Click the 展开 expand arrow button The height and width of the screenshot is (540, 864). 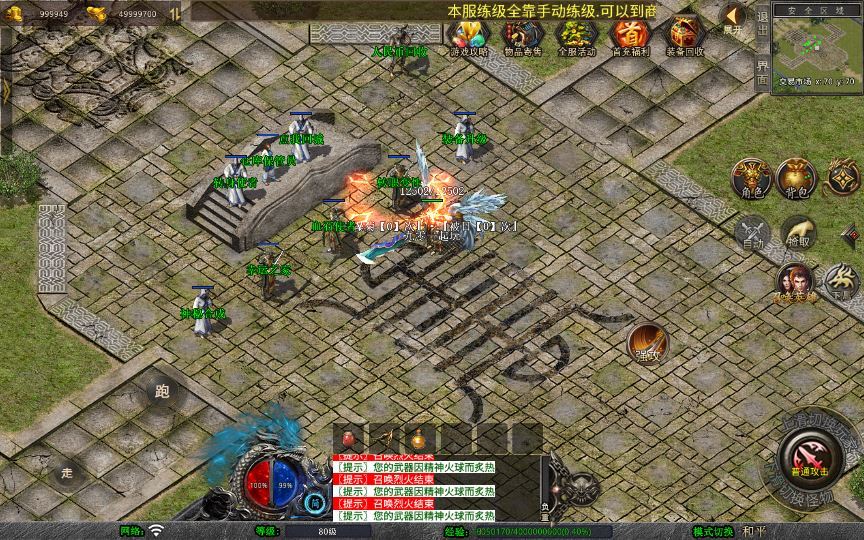coord(733,18)
